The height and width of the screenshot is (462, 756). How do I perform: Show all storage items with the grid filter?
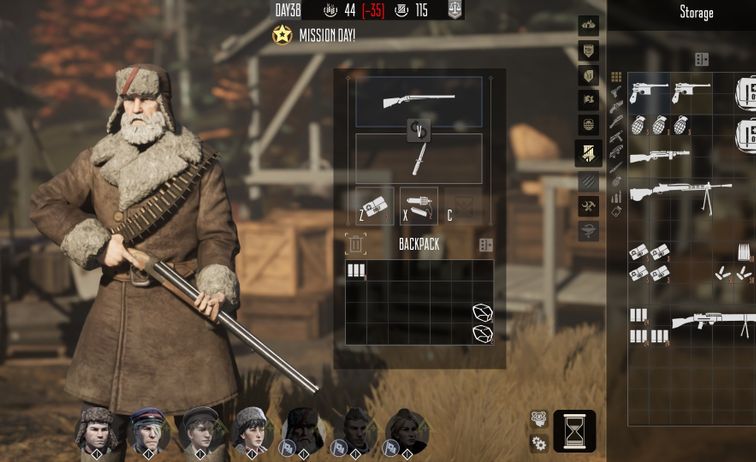click(616, 77)
